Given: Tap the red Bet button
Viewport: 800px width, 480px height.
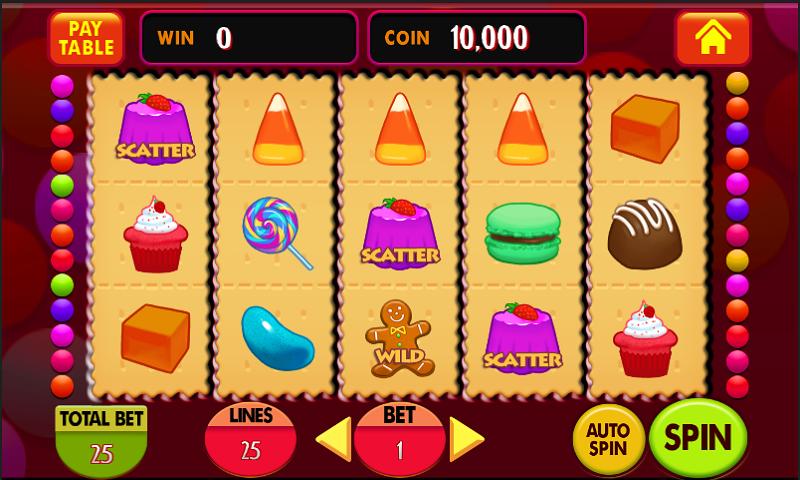Looking at the screenshot, I should pyautogui.click(x=399, y=438).
